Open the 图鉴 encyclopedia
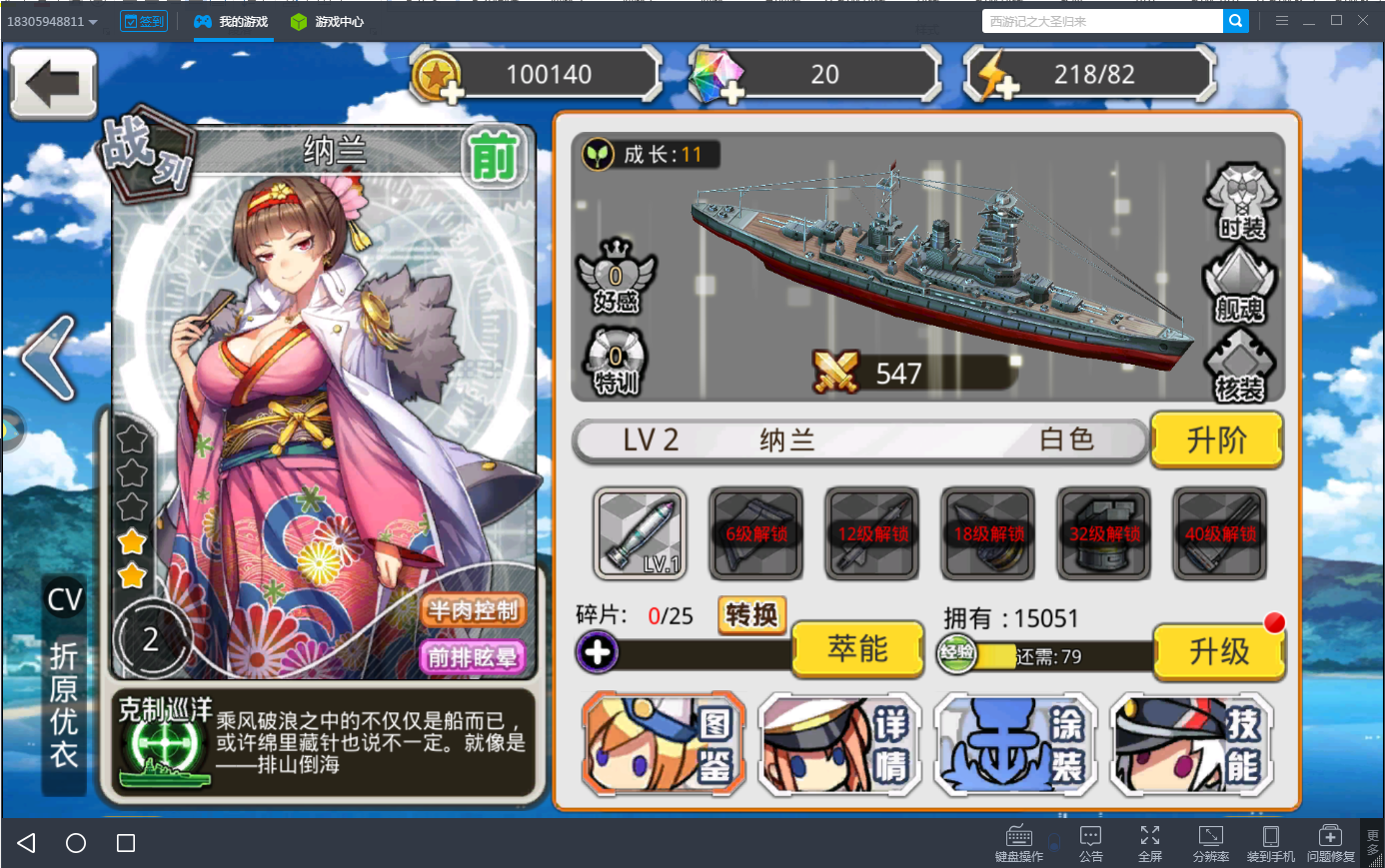Image resolution: width=1385 pixels, height=868 pixels. pyautogui.click(x=663, y=744)
